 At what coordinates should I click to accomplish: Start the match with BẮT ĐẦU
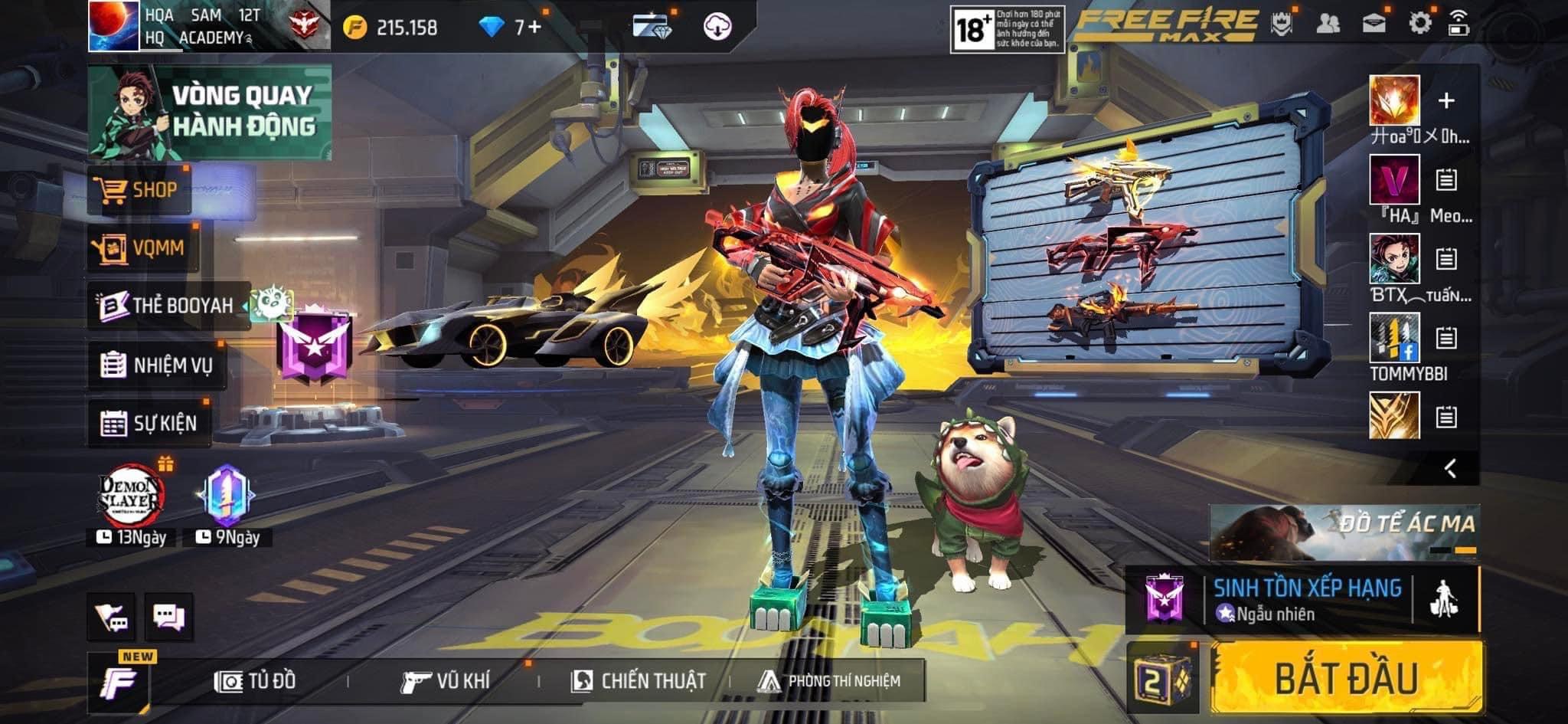1346,679
